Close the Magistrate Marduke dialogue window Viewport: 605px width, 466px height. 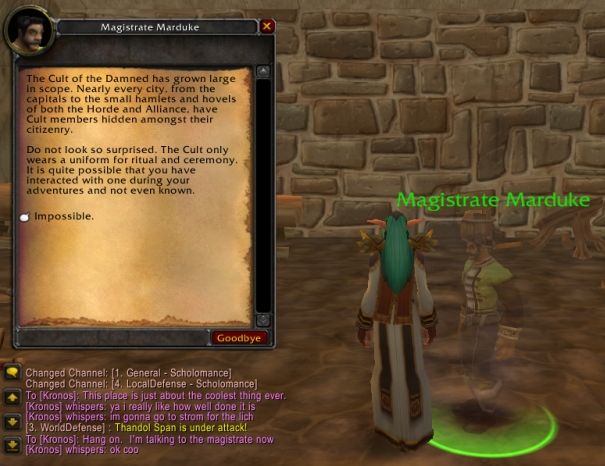coord(267,26)
